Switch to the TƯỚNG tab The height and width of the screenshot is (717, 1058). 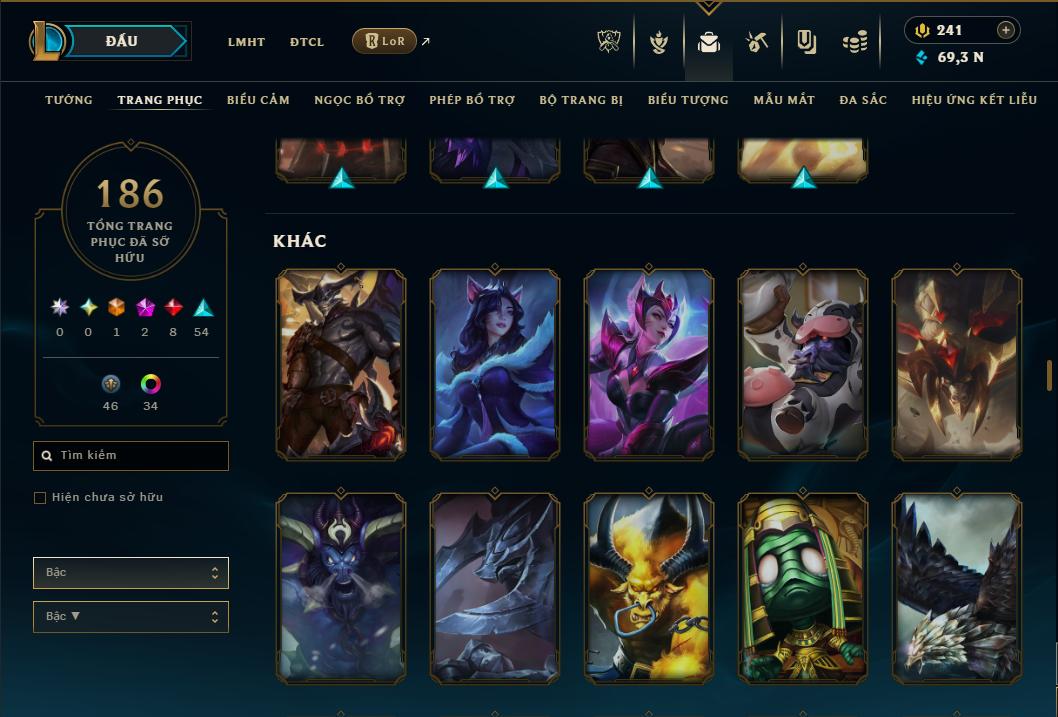[x=69, y=100]
